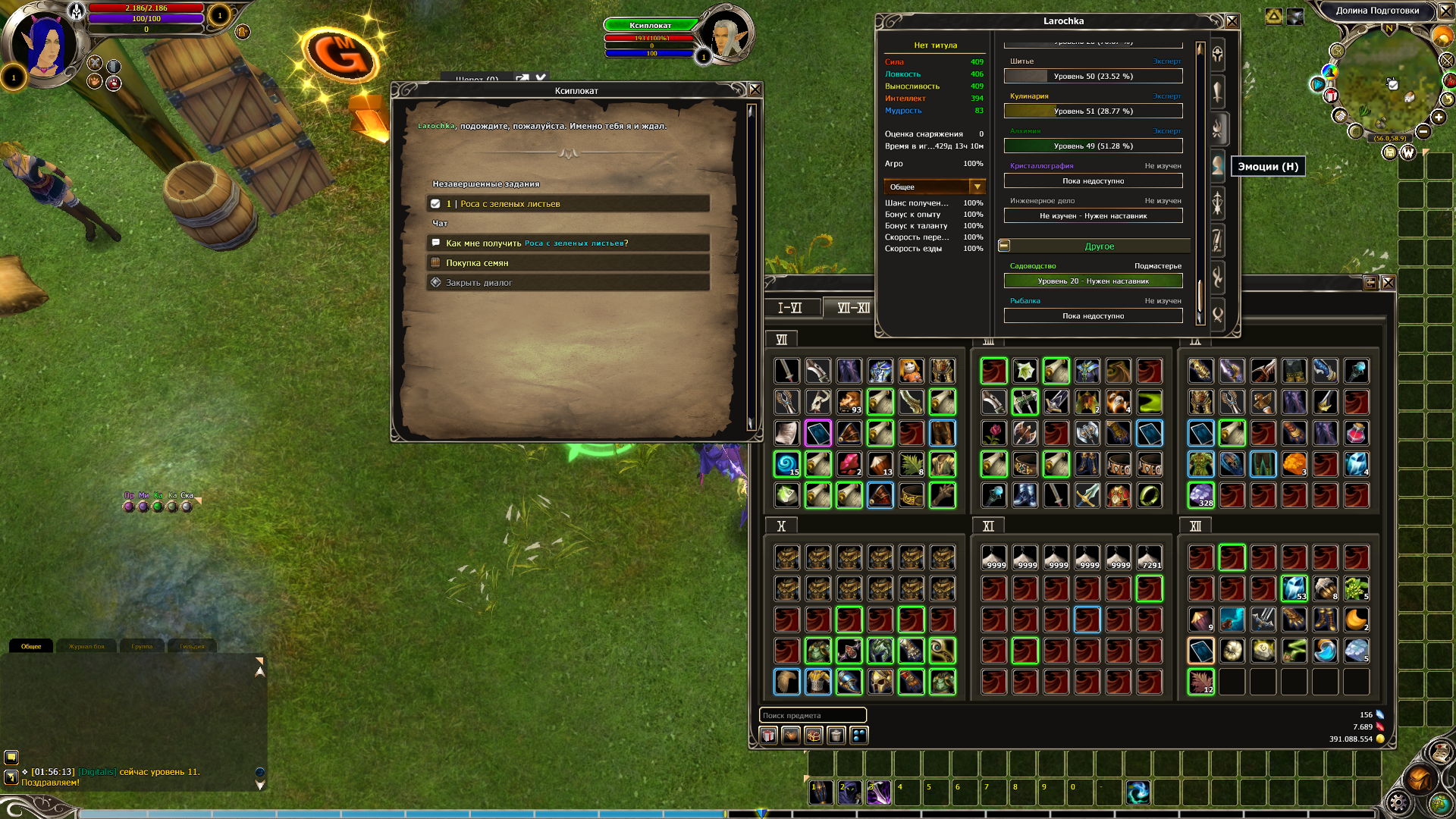This screenshot has width=1456, height=819.
Task: Close the inventory bag window
Action: [1389, 283]
